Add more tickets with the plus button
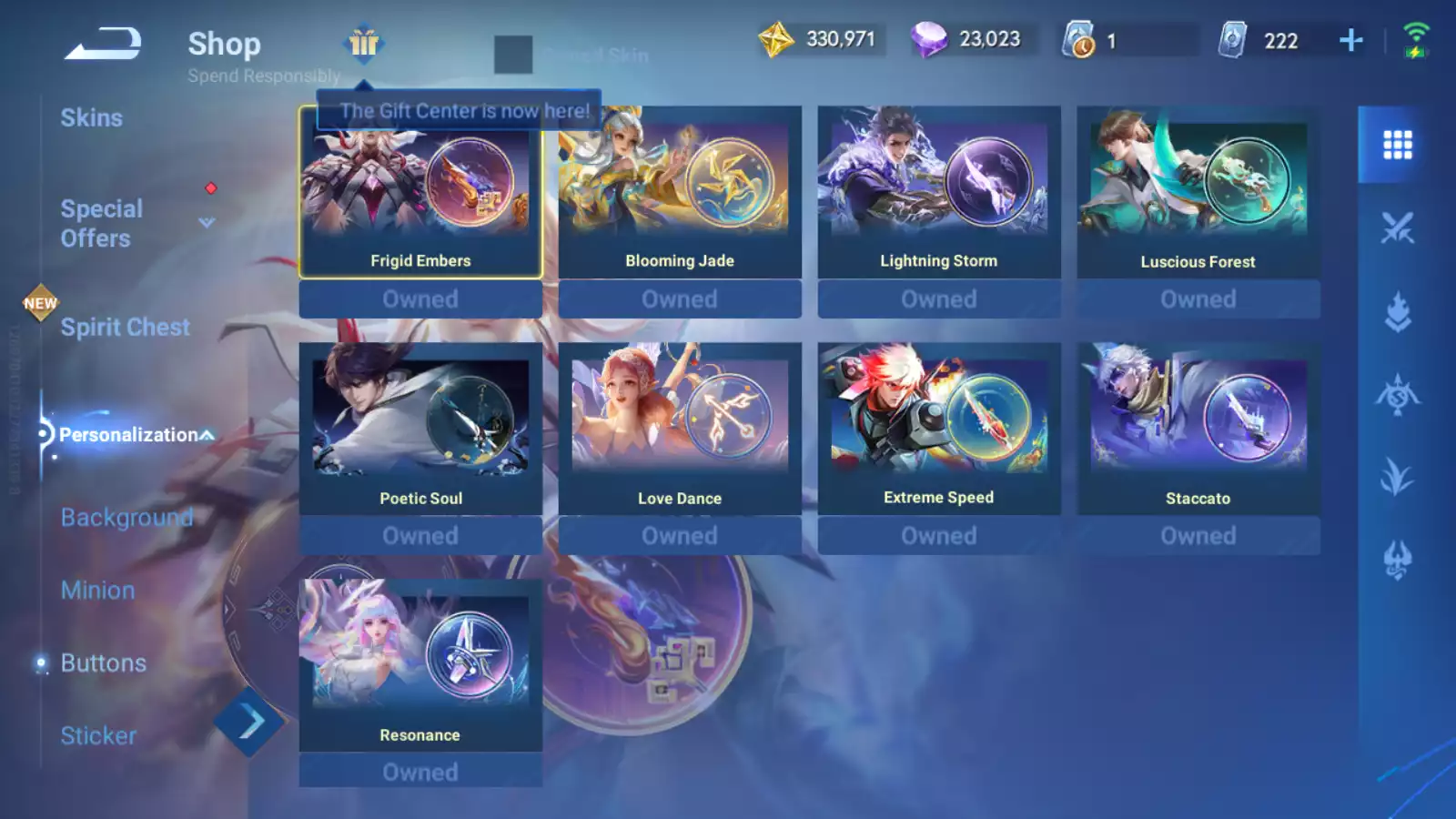Image resolution: width=1456 pixels, height=819 pixels. coord(1351,40)
